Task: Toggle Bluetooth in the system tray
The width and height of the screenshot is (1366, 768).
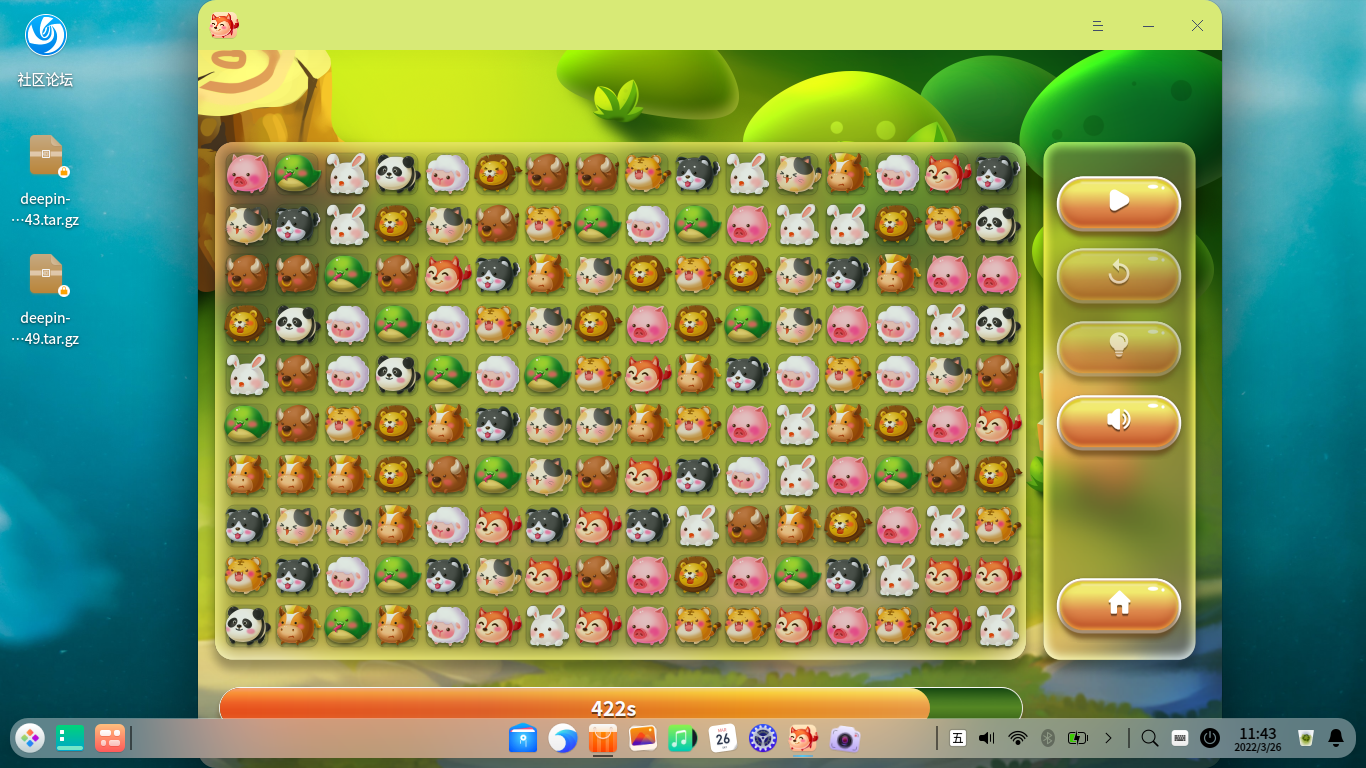Action: 1048,739
